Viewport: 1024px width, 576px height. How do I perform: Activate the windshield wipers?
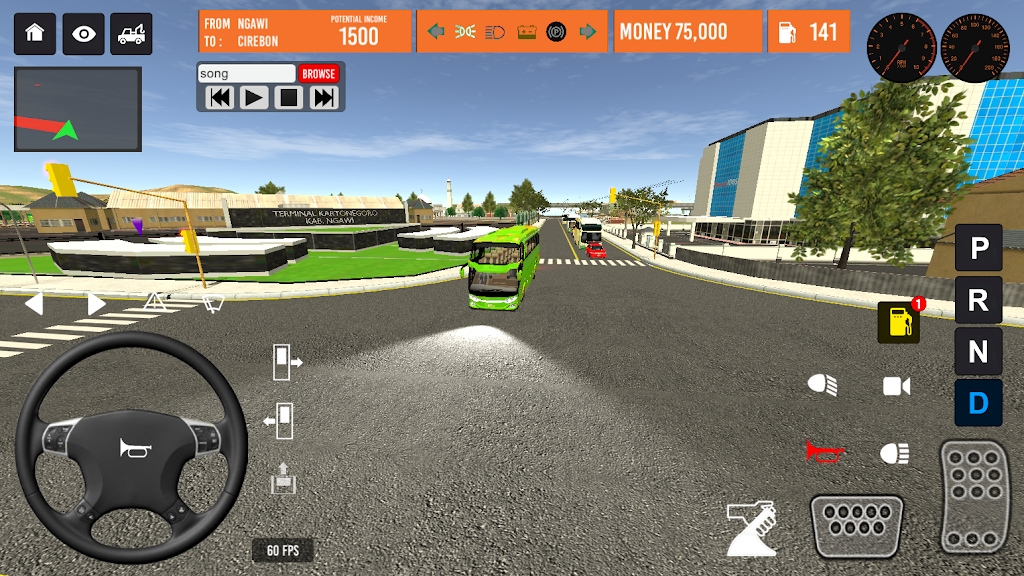click(212, 302)
